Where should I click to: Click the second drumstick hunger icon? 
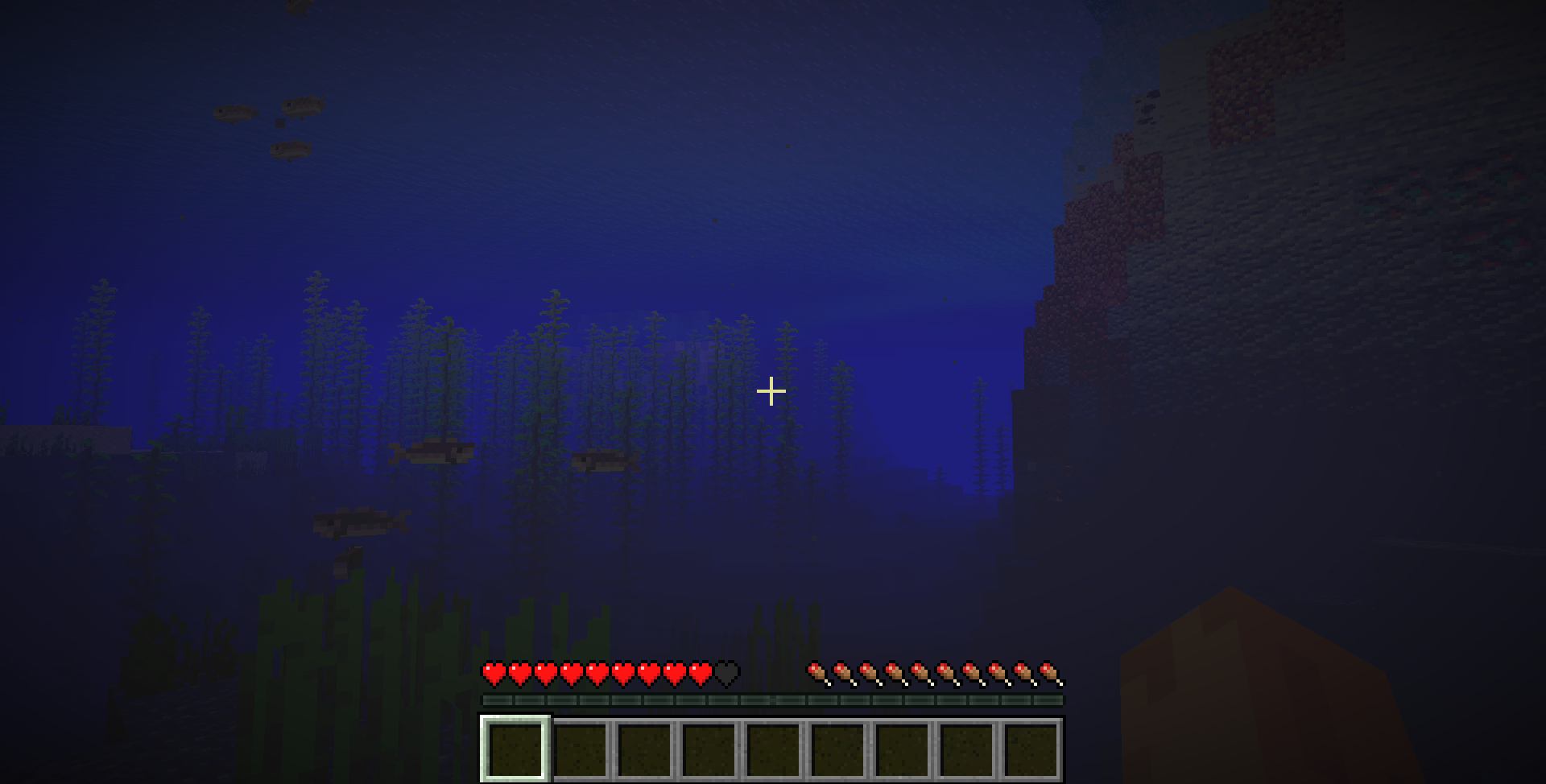pyautogui.click(x=842, y=671)
